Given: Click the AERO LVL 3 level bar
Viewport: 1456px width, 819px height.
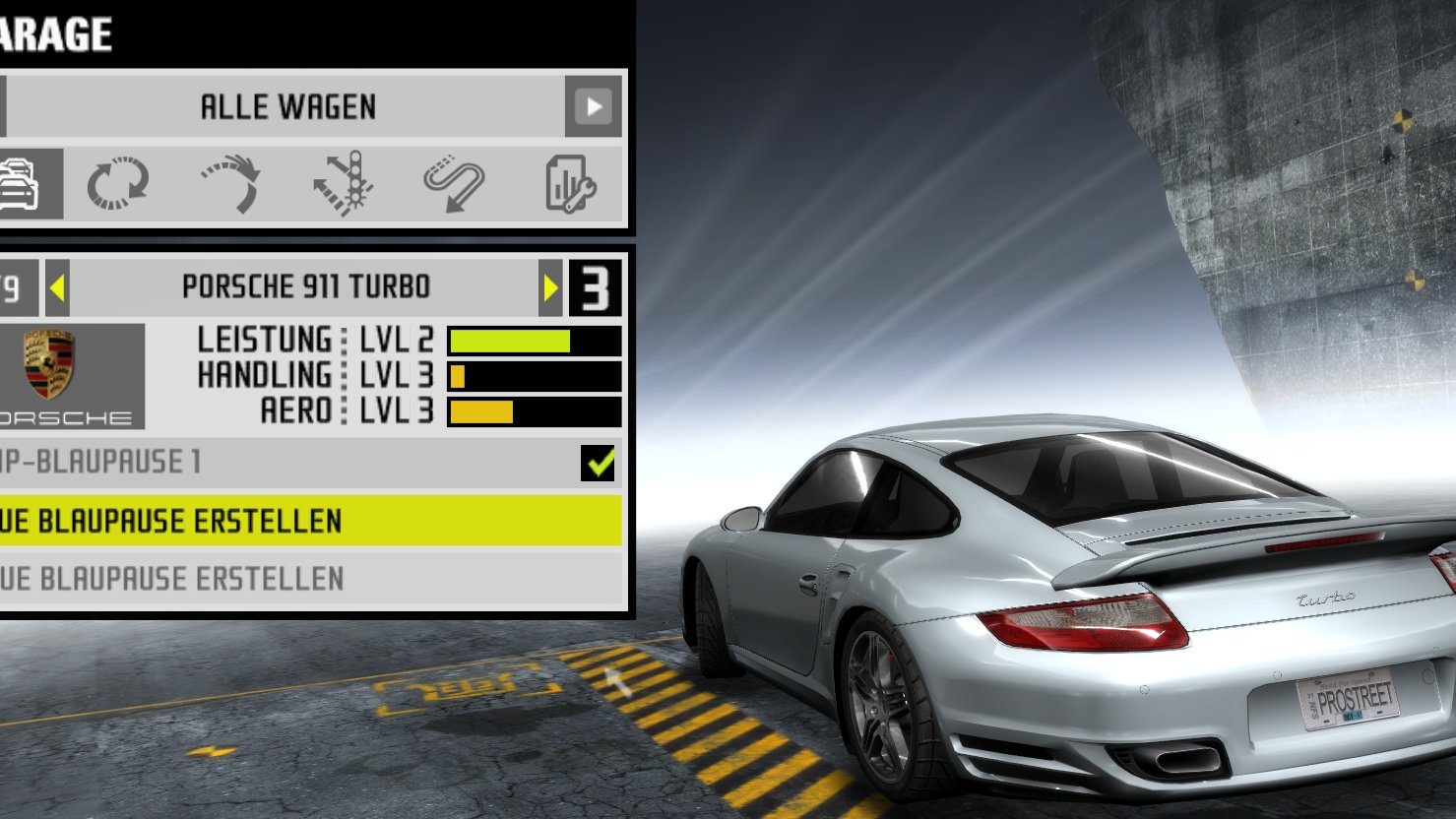Looking at the screenshot, I should point(534,409).
